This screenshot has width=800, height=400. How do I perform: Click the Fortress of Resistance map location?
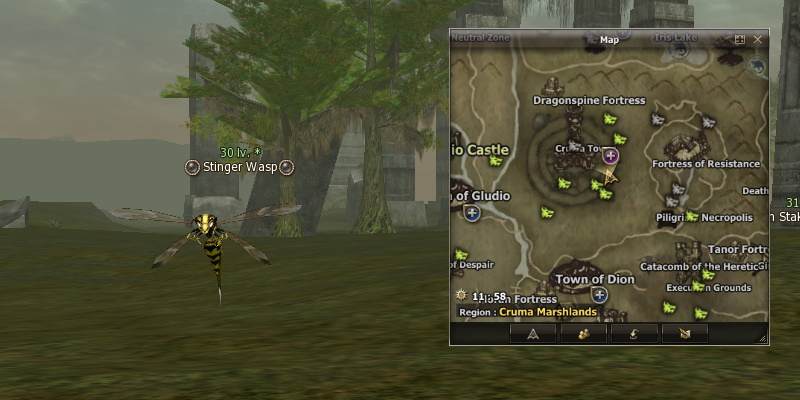click(x=706, y=164)
